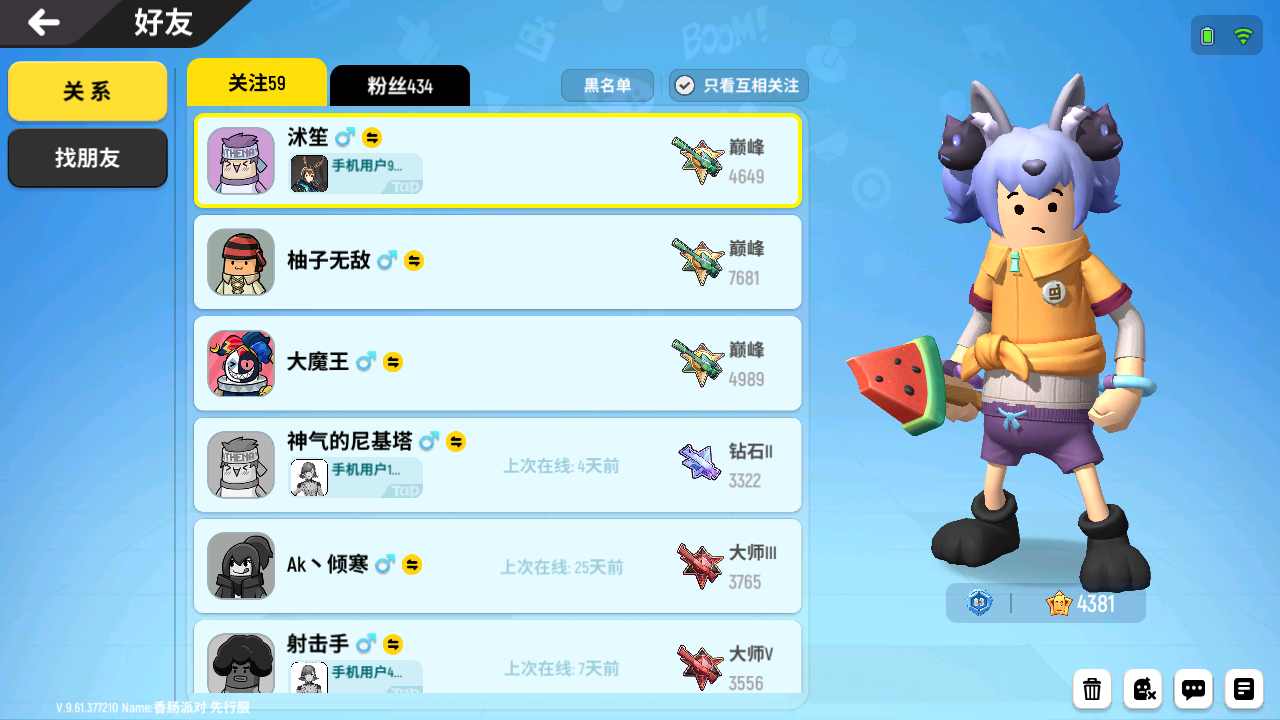Click Ak丶倾寒's avatar thumbnail
This screenshot has width=1280, height=720.
pos(240,567)
